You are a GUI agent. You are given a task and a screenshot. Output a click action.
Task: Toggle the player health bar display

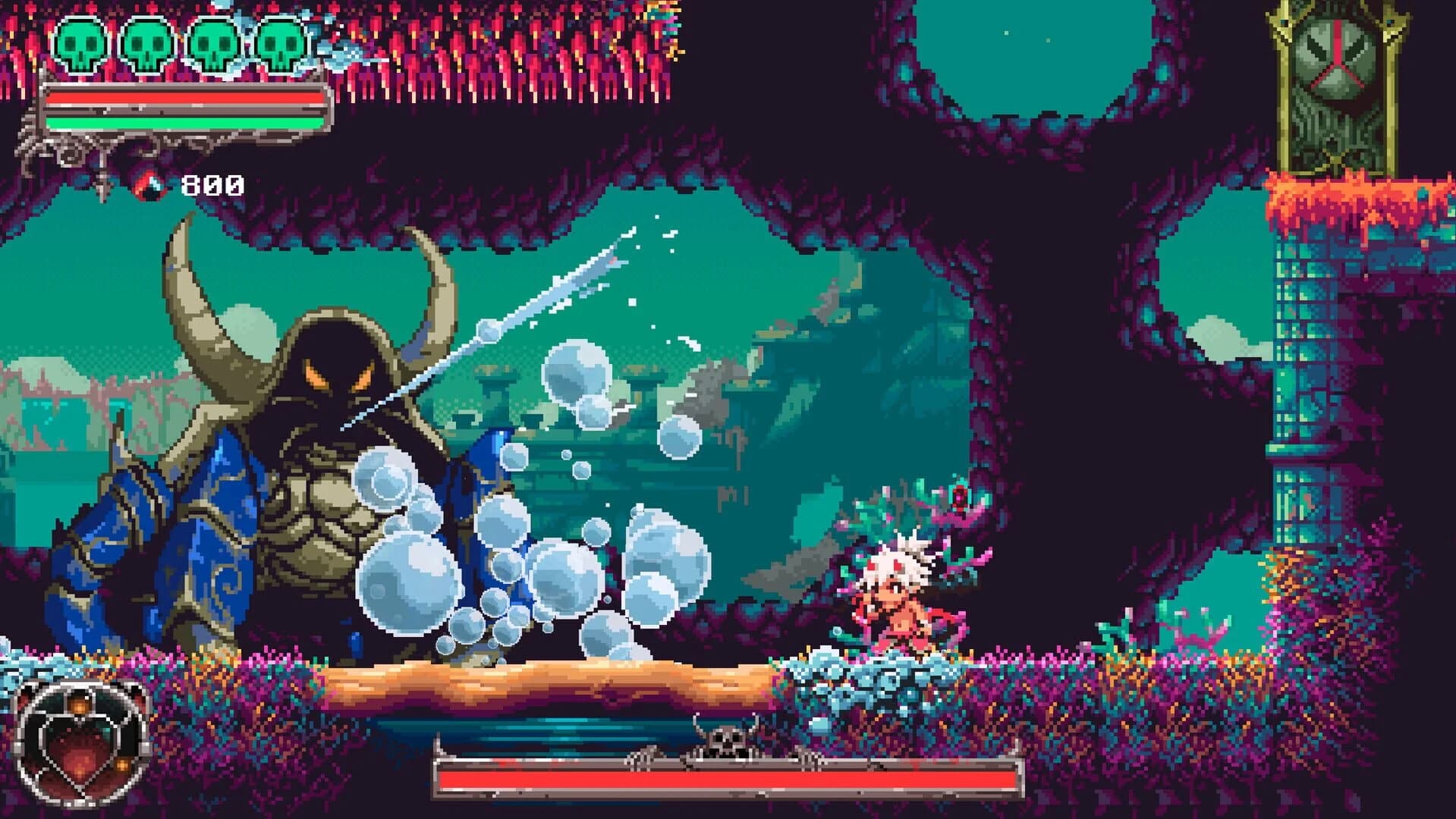(x=182, y=97)
